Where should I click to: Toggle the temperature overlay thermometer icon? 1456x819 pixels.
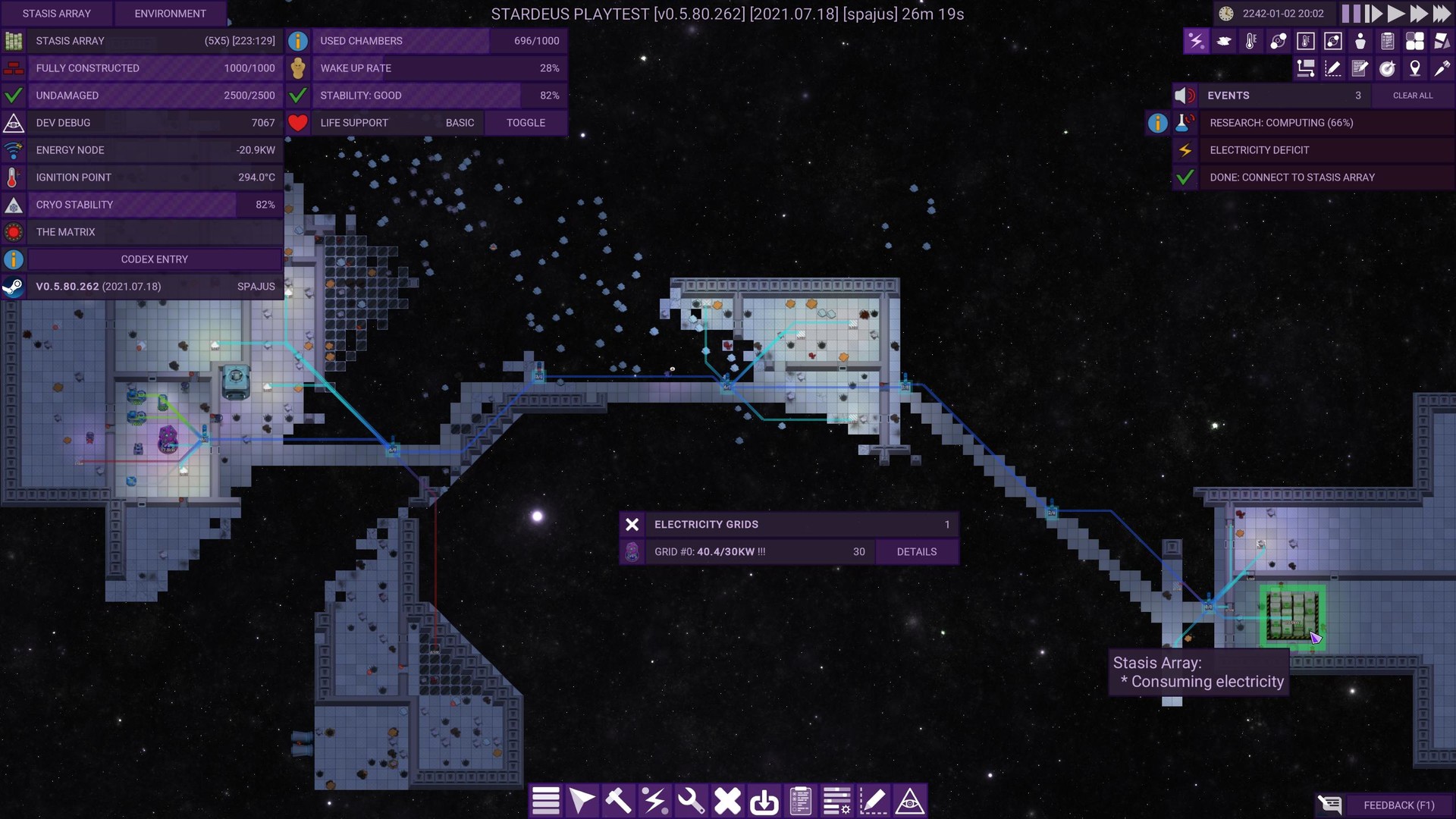click(1250, 41)
